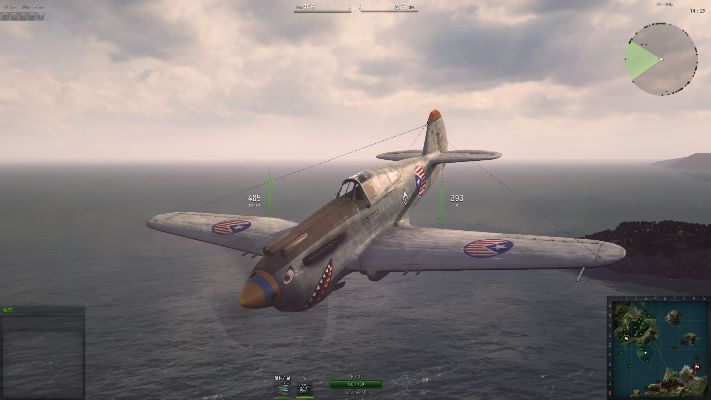Click the island minimap
The image size is (711, 400).
pos(658,348)
